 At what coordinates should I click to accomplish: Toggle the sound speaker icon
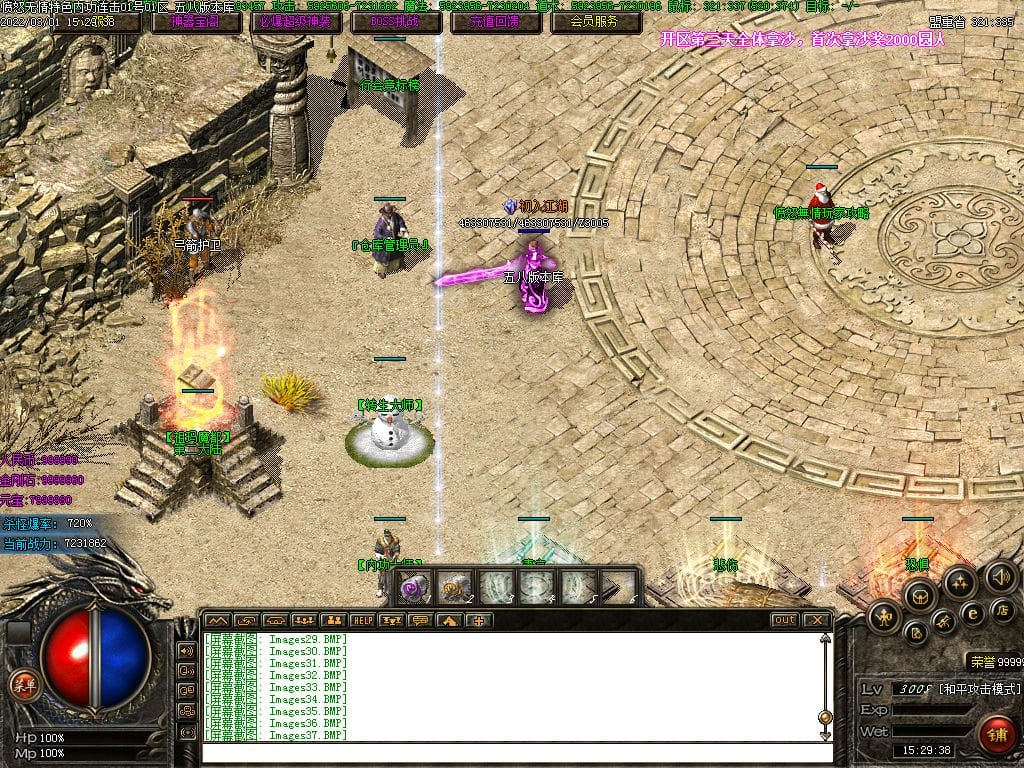[1000, 575]
